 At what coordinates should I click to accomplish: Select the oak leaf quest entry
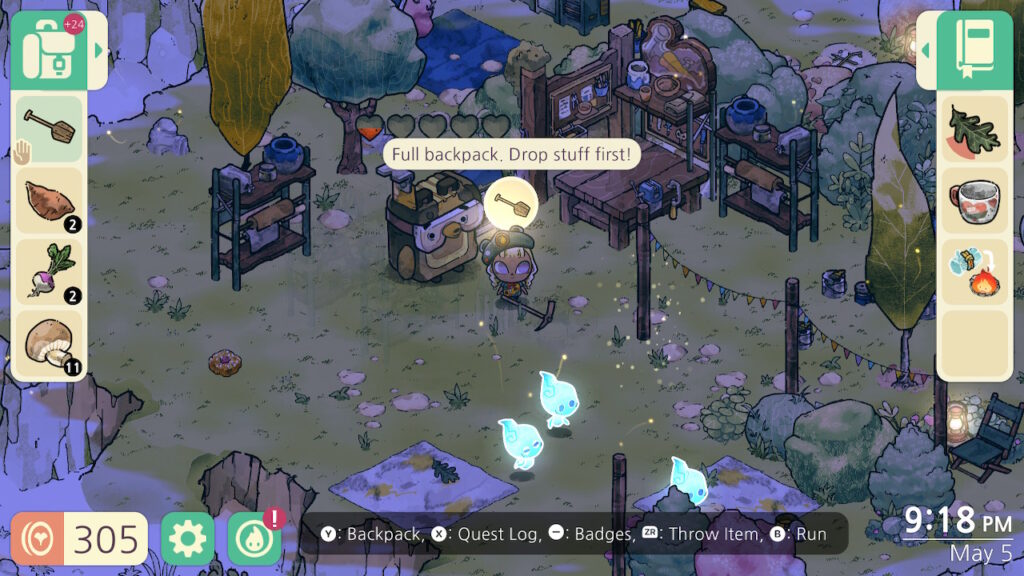(x=974, y=129)
